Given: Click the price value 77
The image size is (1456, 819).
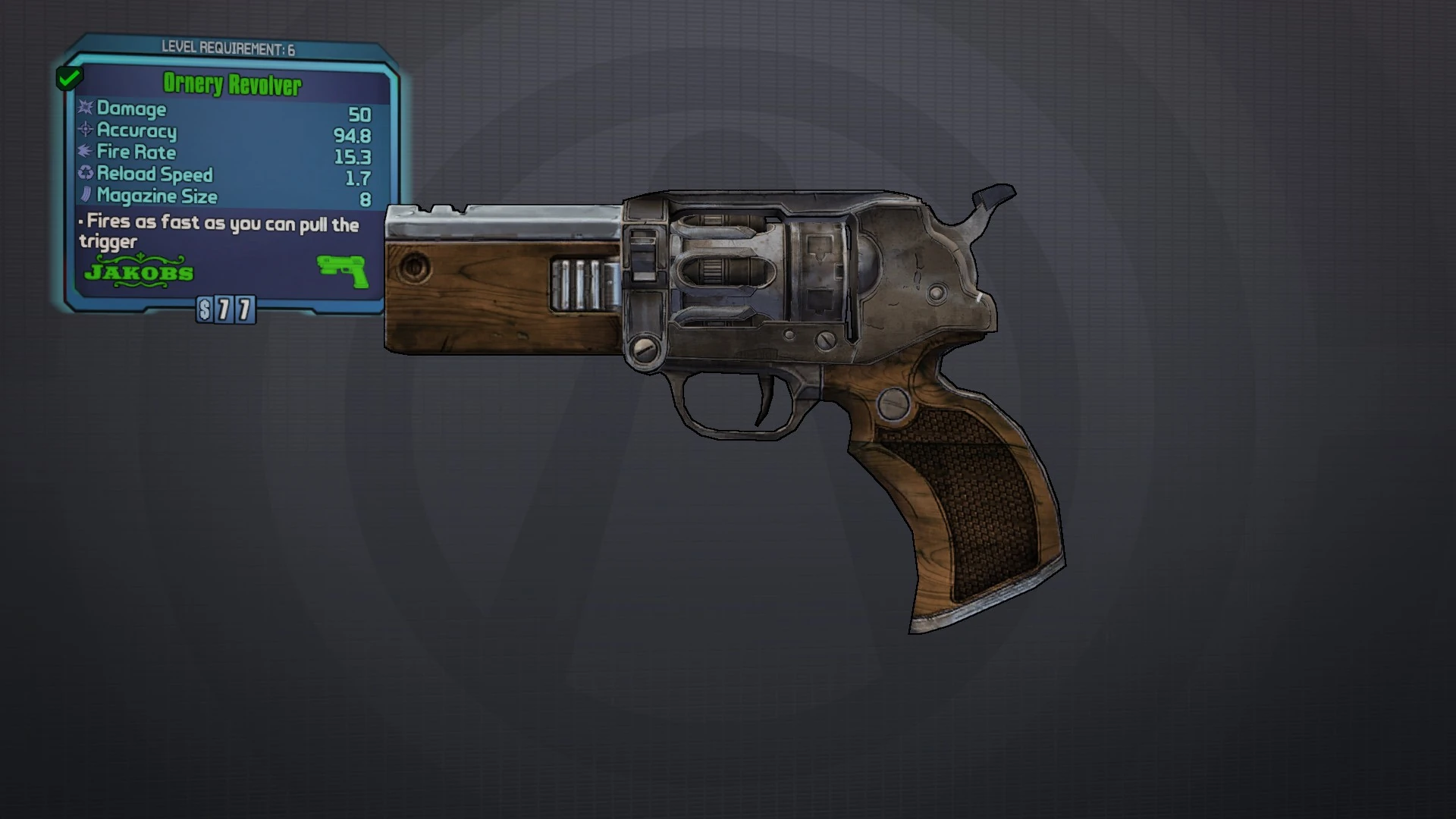Looking at the screenshot, I should pos(234,309).
